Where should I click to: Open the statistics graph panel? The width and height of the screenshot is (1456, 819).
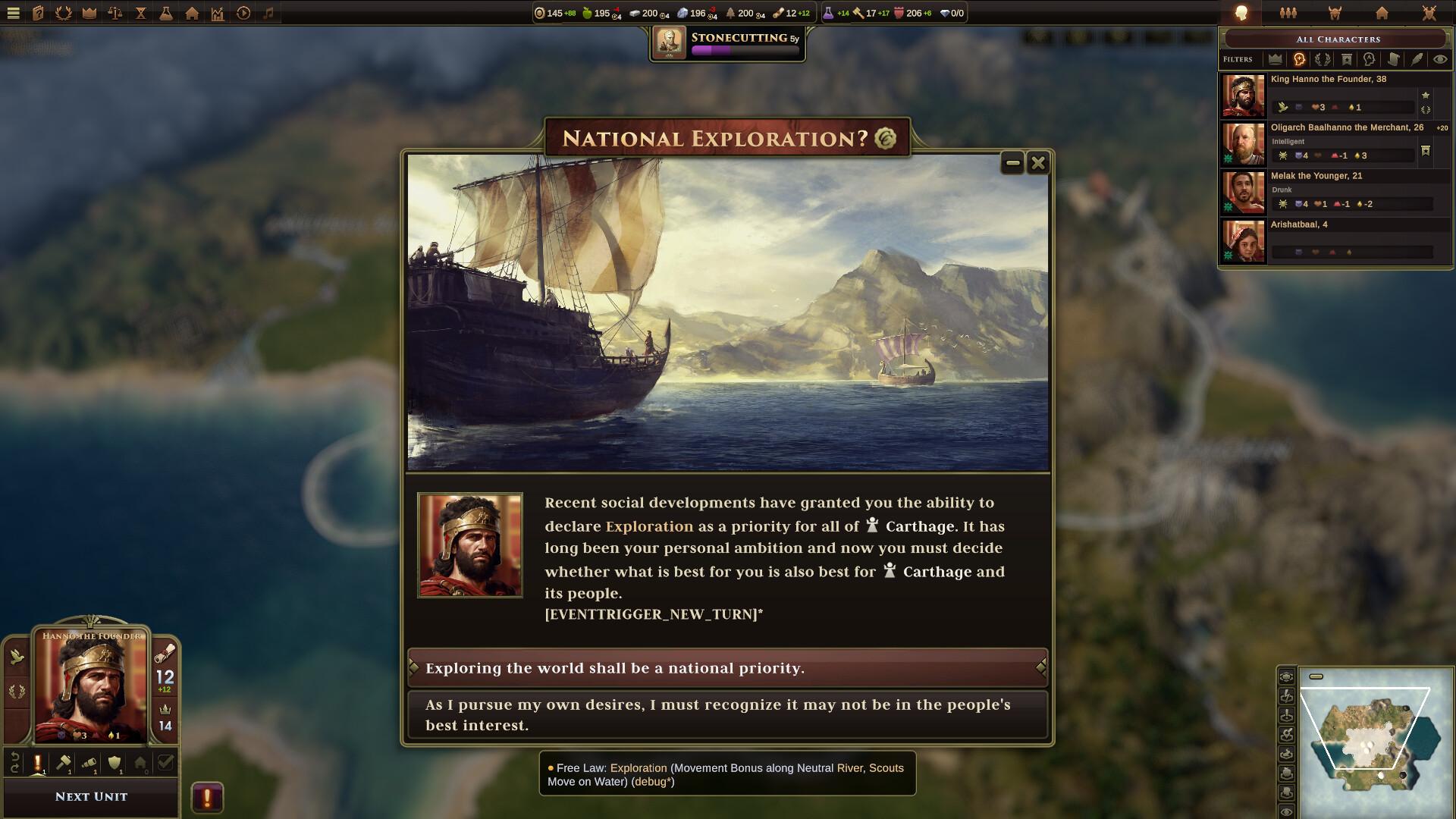point(218,13)
